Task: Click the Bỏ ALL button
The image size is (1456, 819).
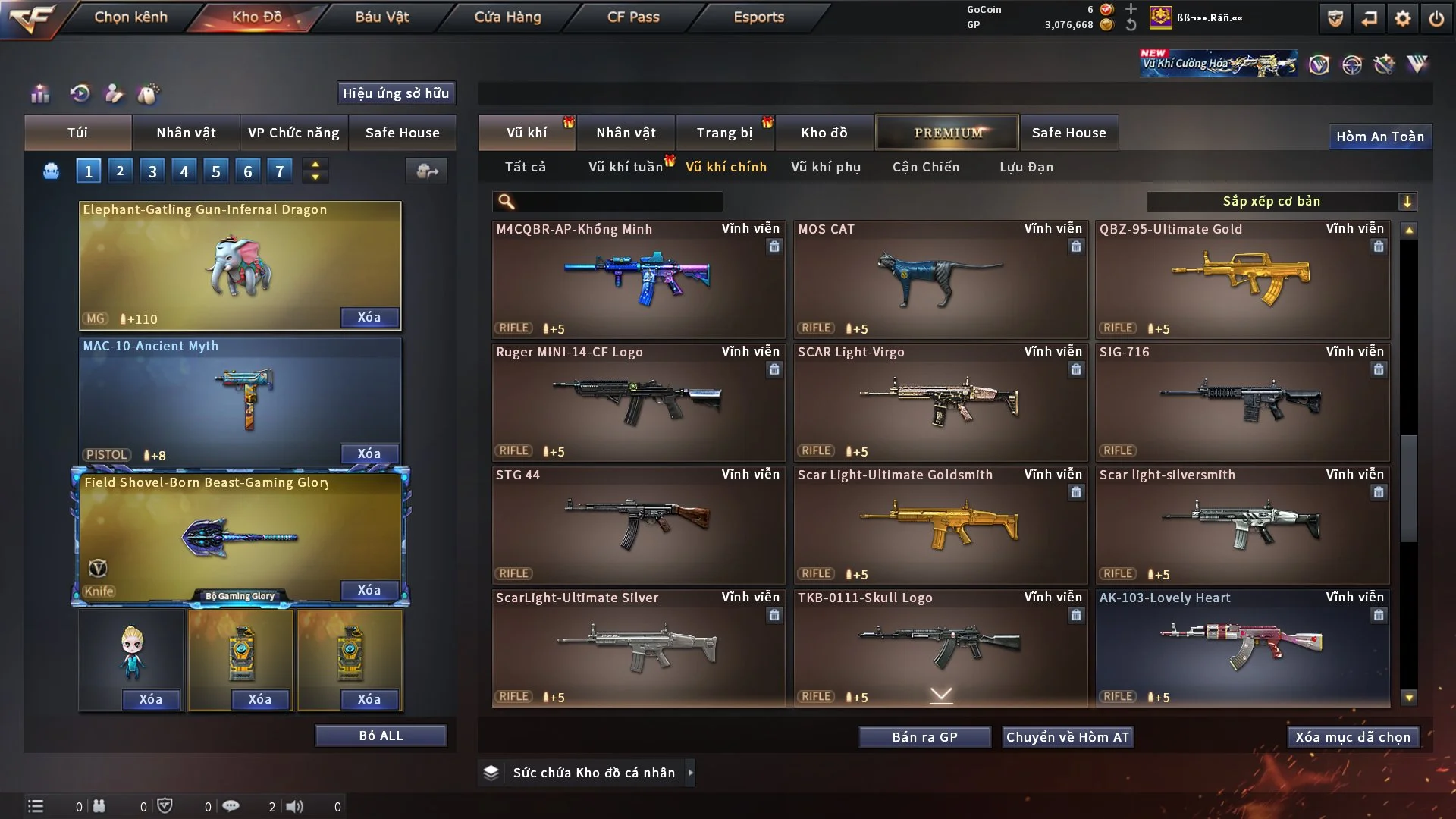Action: 381,736
